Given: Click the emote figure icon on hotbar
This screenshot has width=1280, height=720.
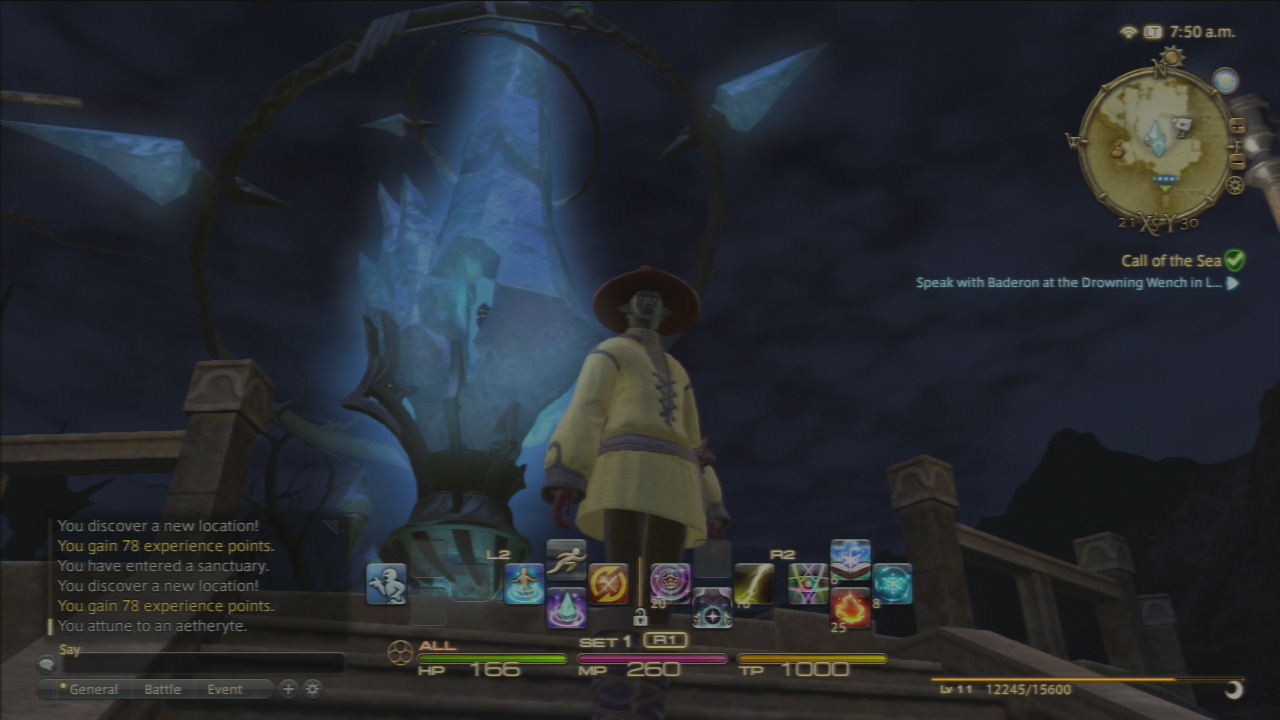Looking at the screenshot, I should [386, 584].
